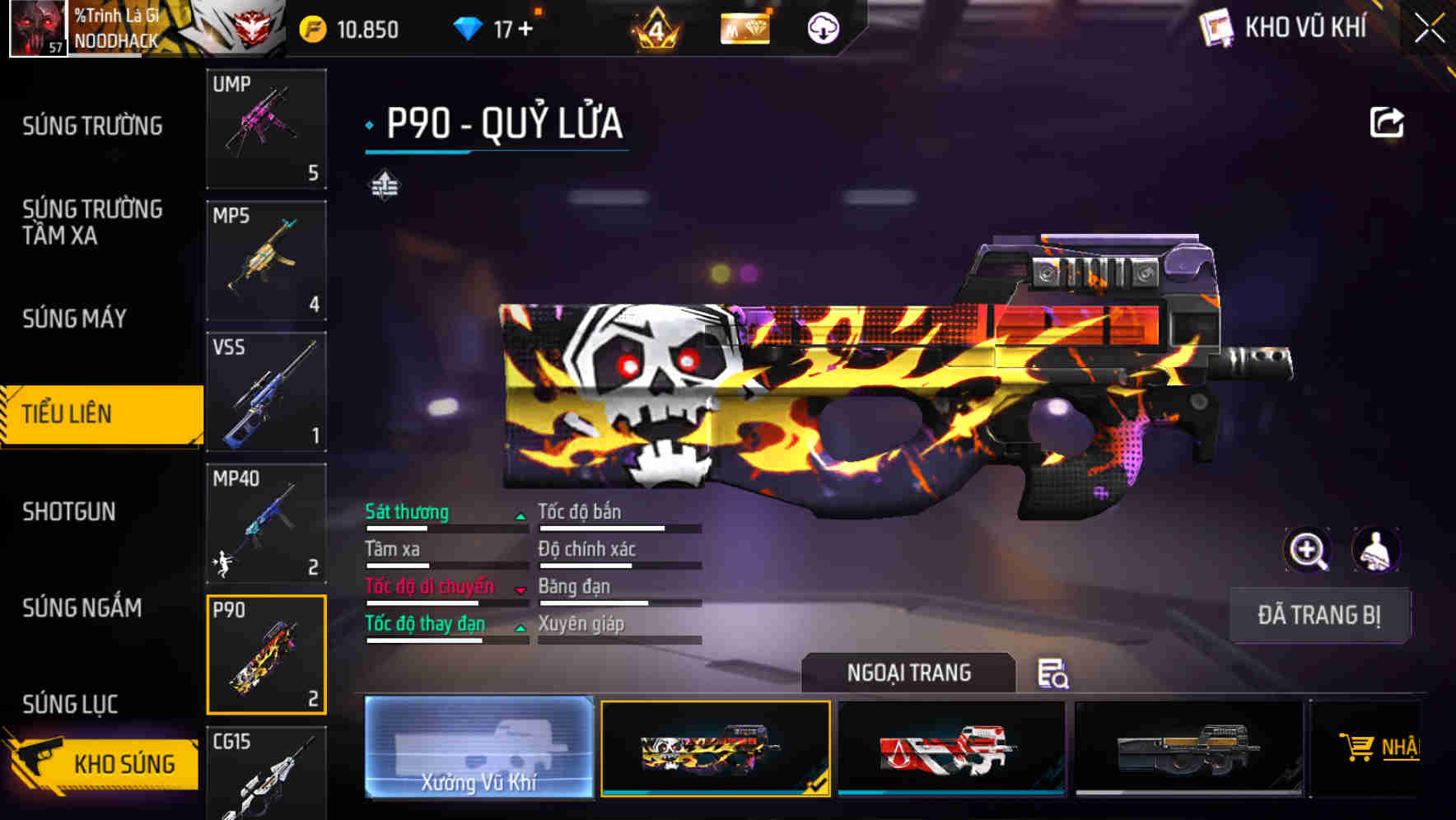Click the share icon near the weapon name

[1388, 122]
